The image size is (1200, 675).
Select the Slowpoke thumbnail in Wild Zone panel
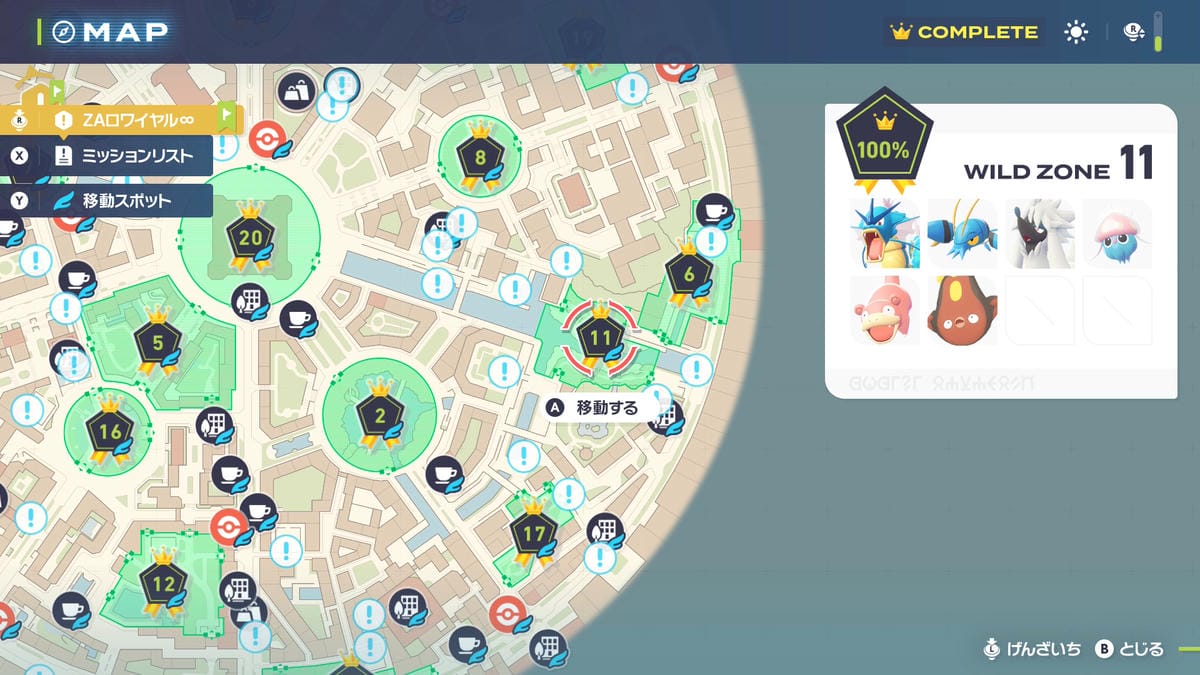point(884,310)
